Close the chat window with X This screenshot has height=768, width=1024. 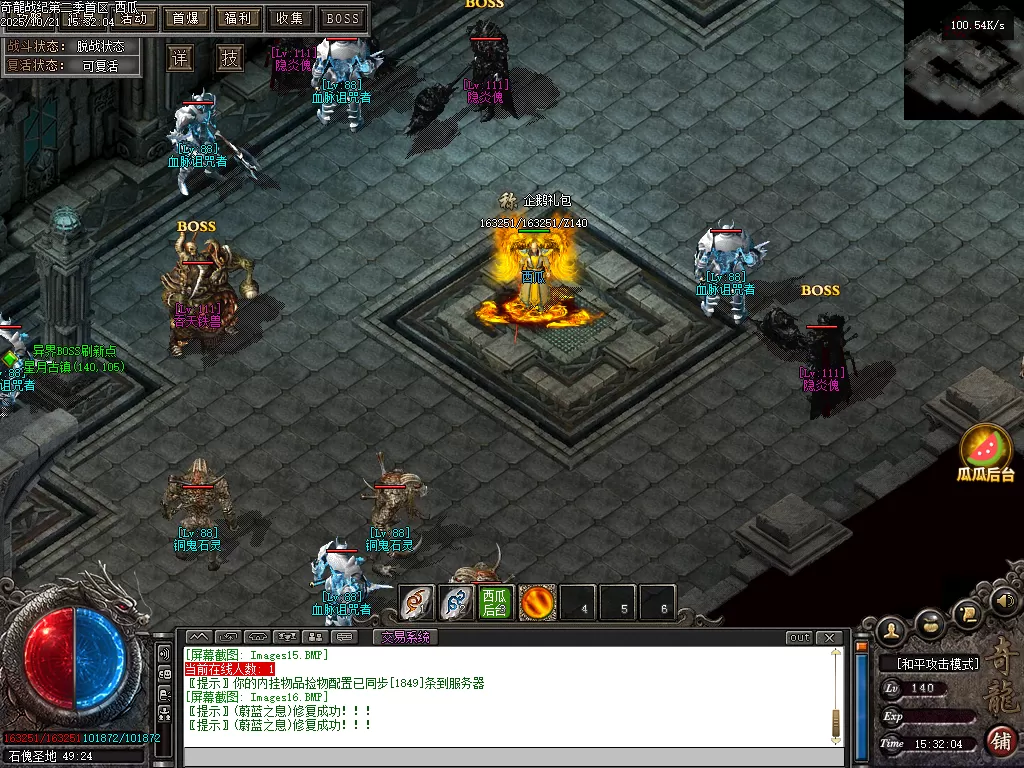[x=829, y=638]
